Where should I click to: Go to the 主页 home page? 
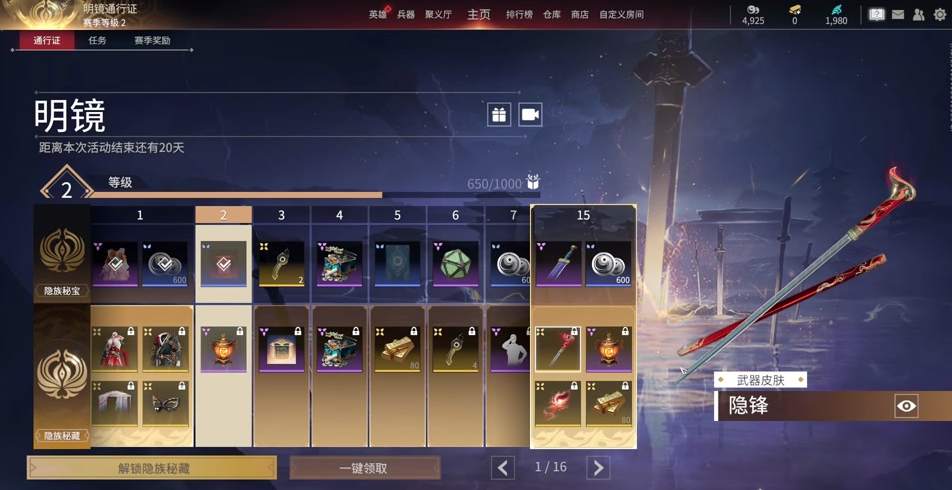479,14
